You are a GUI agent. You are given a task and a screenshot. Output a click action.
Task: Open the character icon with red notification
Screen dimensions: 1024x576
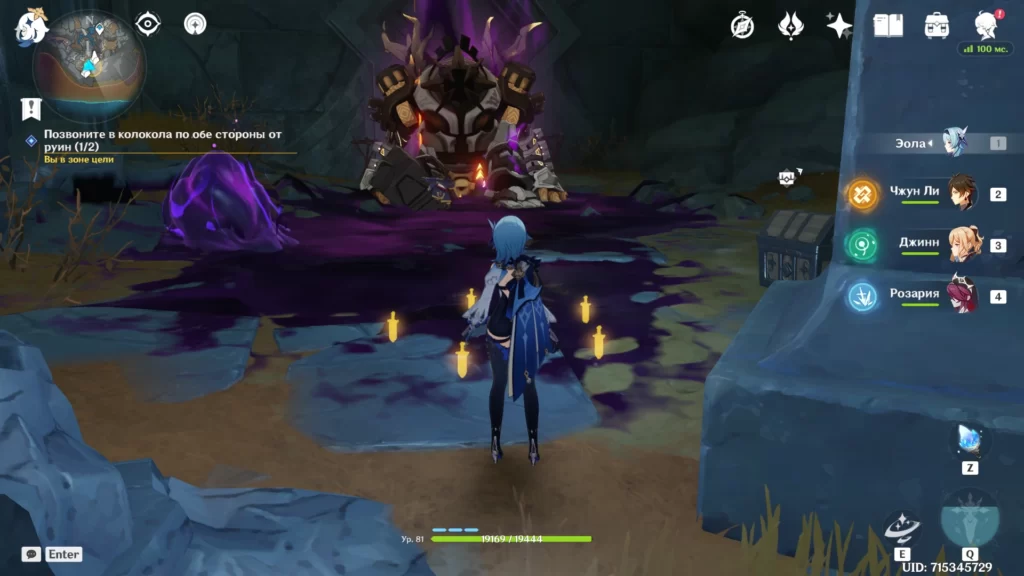point(986,26)
